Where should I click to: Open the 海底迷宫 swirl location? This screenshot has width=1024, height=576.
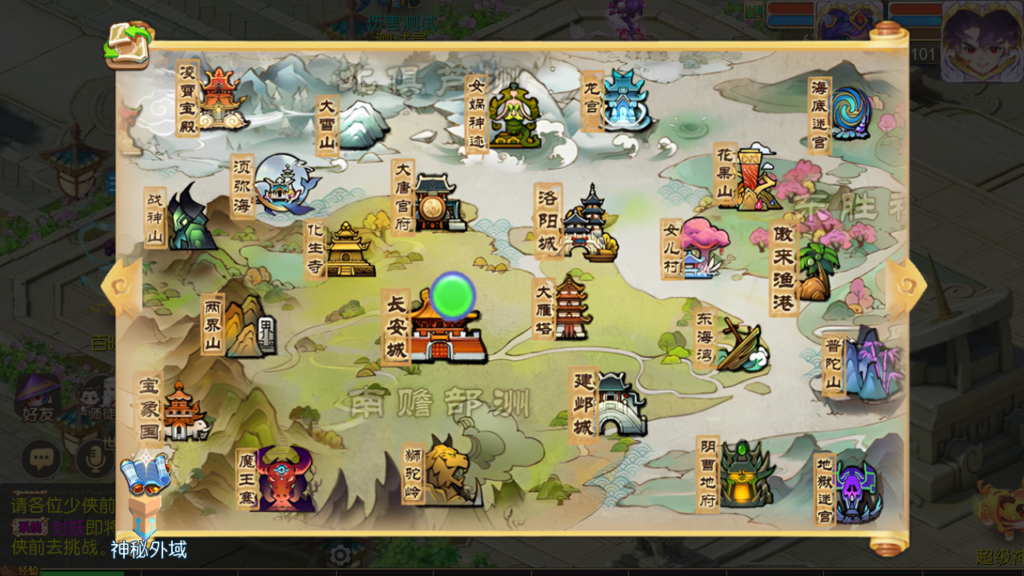[x=850, y=113]
